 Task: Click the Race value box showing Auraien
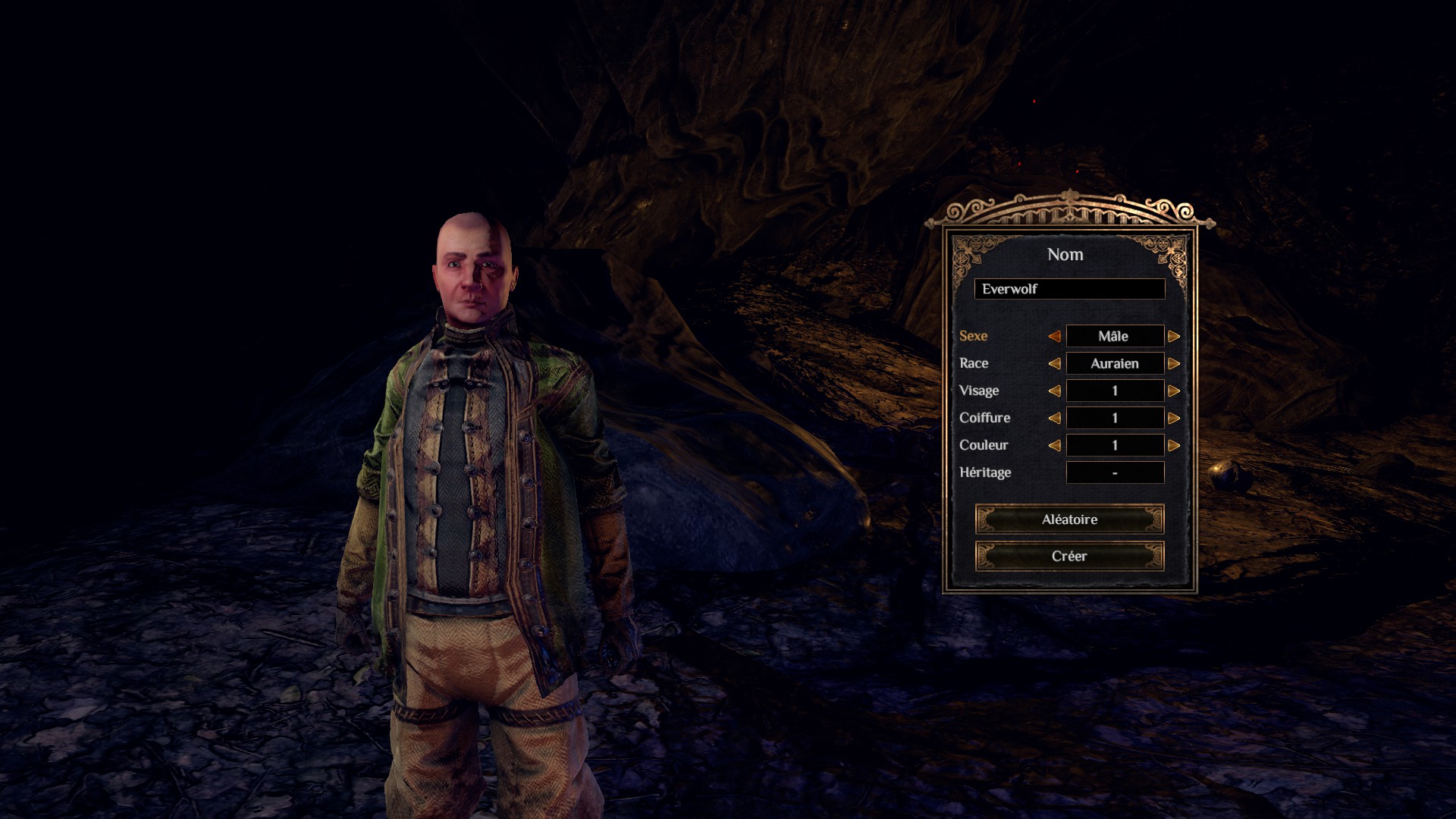(1115, 363)
